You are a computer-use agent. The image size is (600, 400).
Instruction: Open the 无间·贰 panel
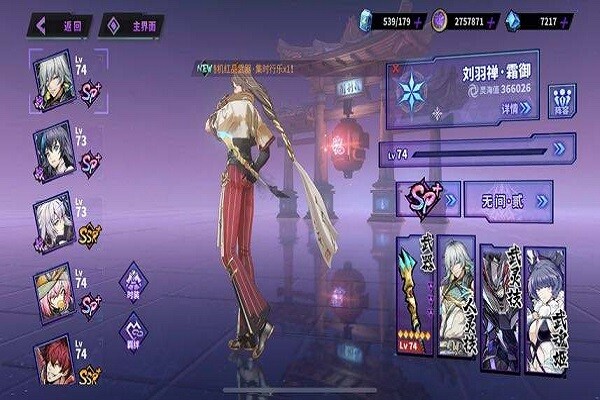(x=507, y=200)
